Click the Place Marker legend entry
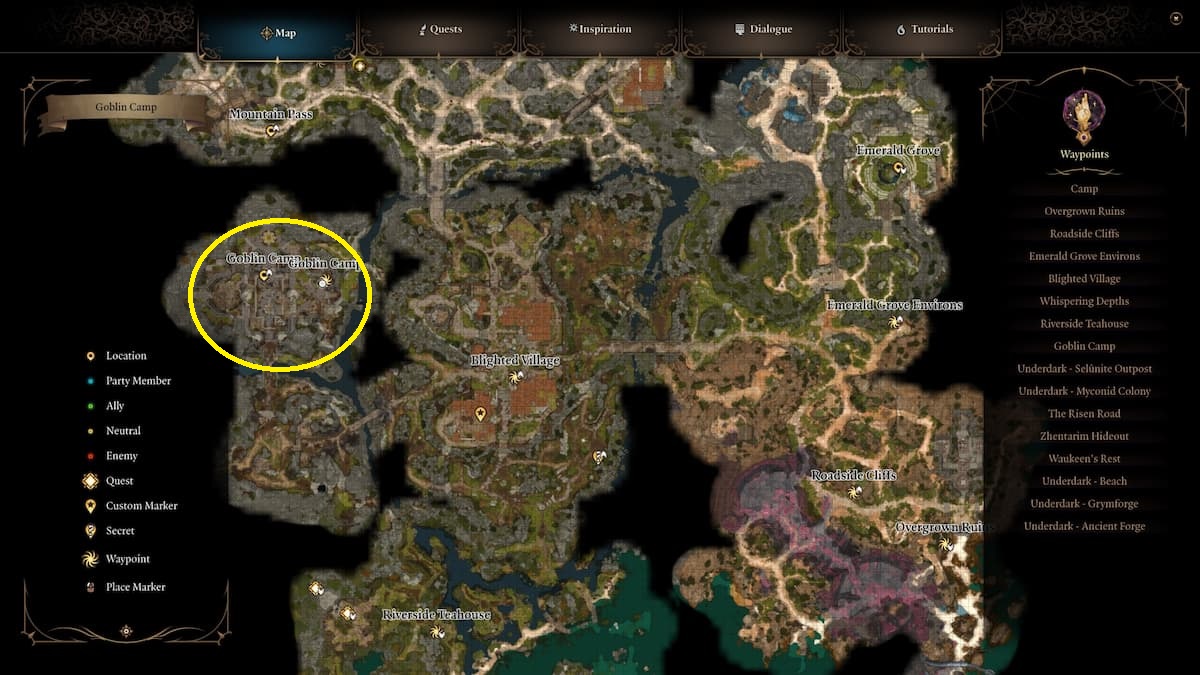This screenshot has width=1200, height=675. click(135, 587)
